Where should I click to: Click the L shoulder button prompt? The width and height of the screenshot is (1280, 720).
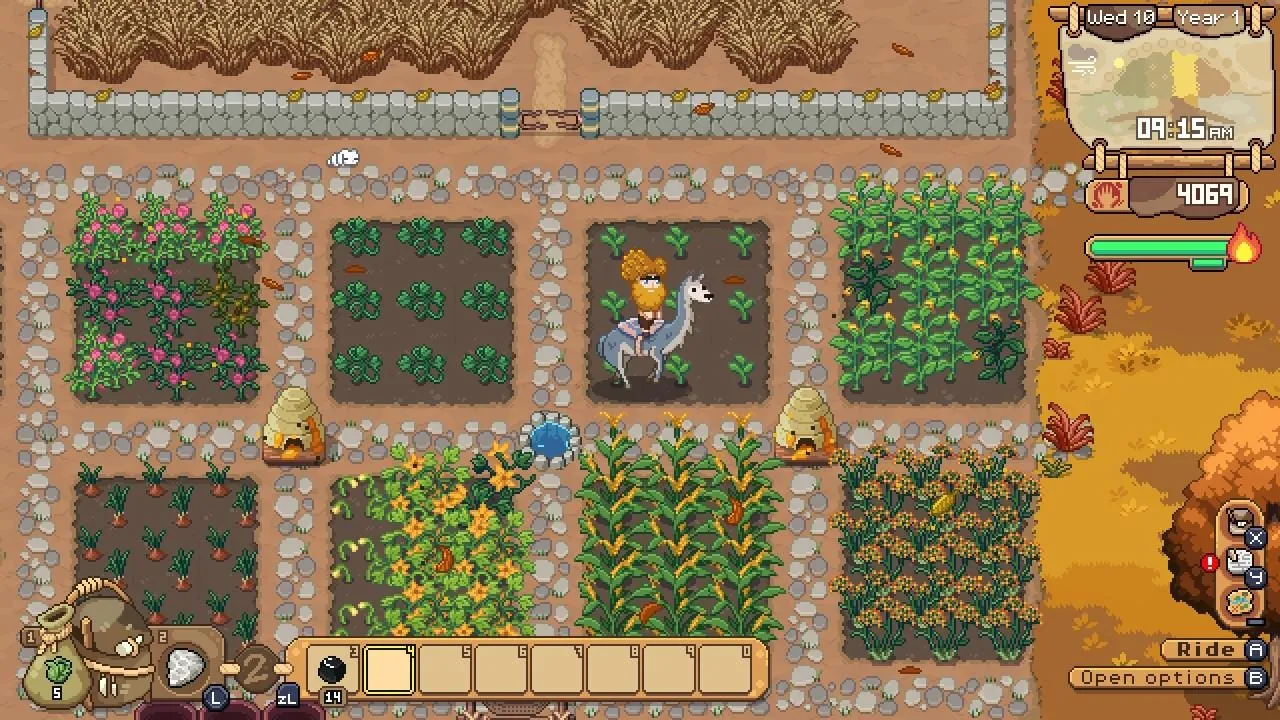[214, 699]
